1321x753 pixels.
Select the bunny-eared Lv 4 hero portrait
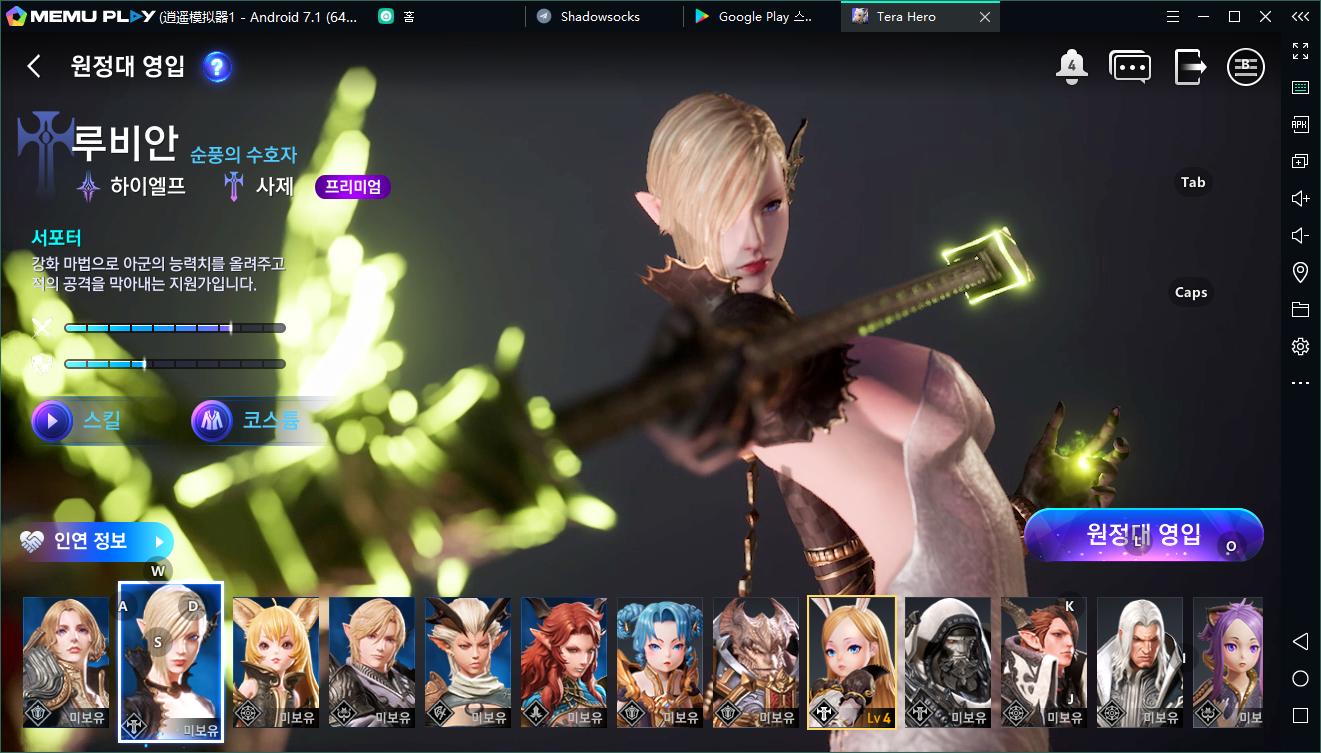pos(851,662)
